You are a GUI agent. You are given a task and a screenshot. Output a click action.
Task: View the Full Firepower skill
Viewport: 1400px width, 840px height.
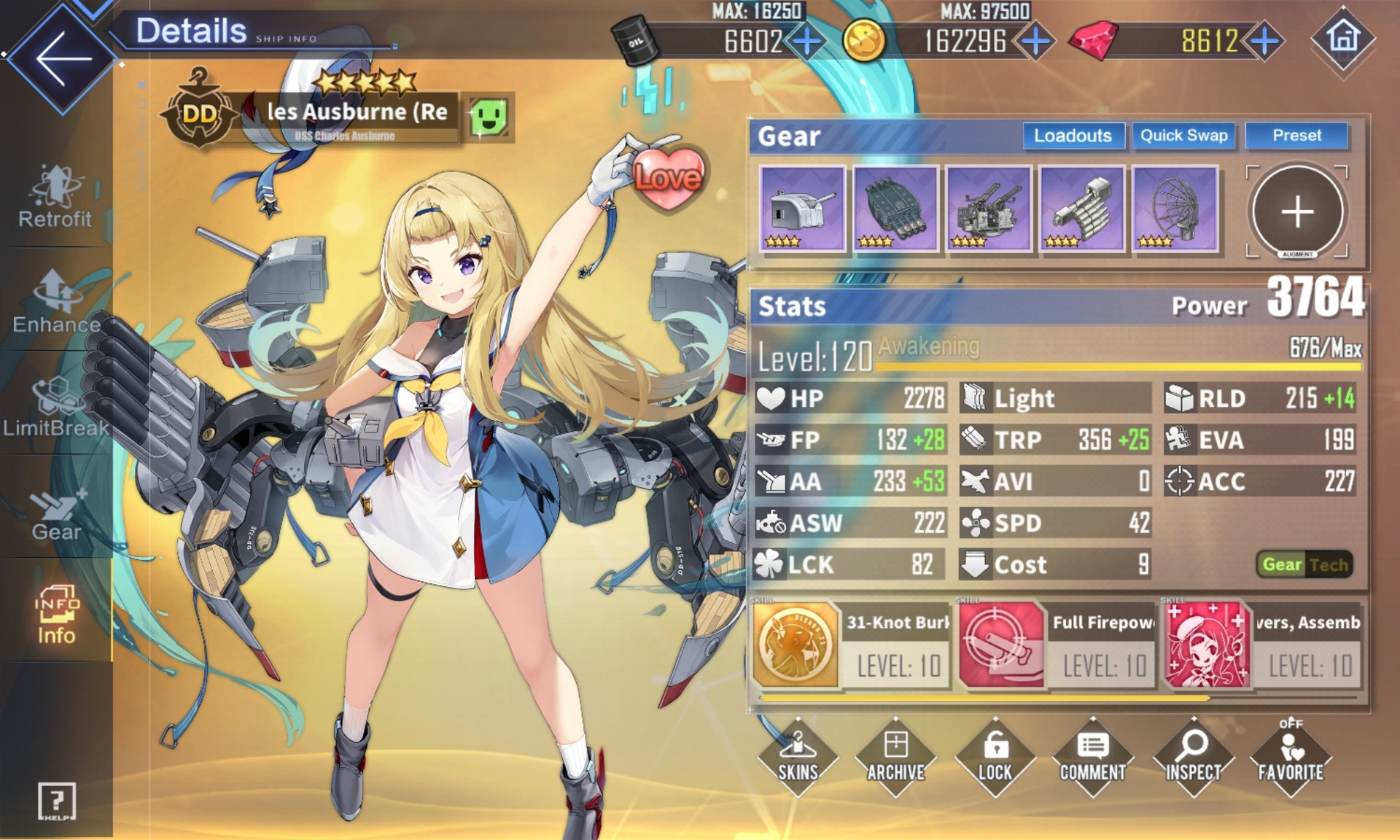[1057, 645]
